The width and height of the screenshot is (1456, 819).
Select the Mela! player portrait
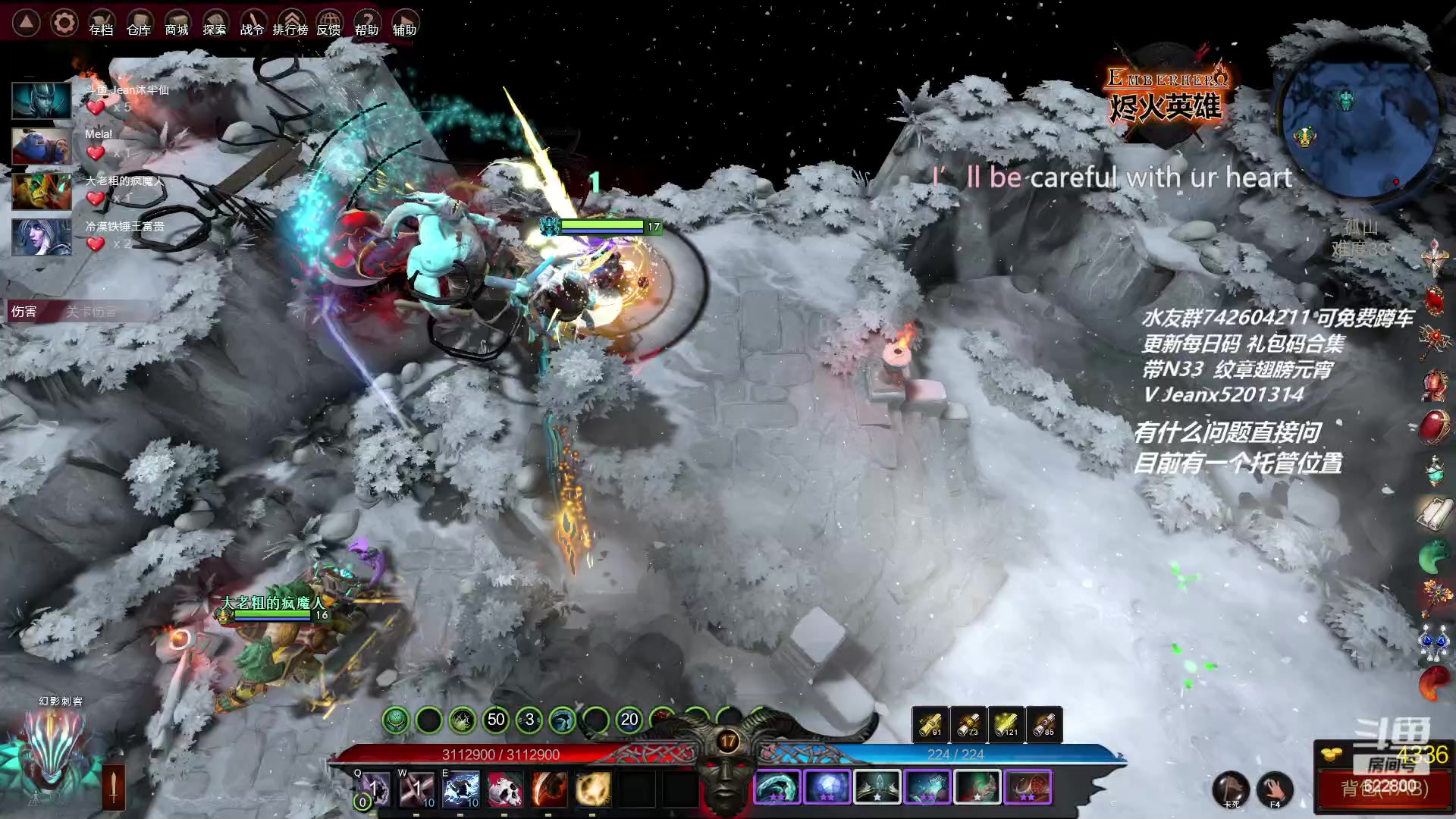click(x=42, y=146)
